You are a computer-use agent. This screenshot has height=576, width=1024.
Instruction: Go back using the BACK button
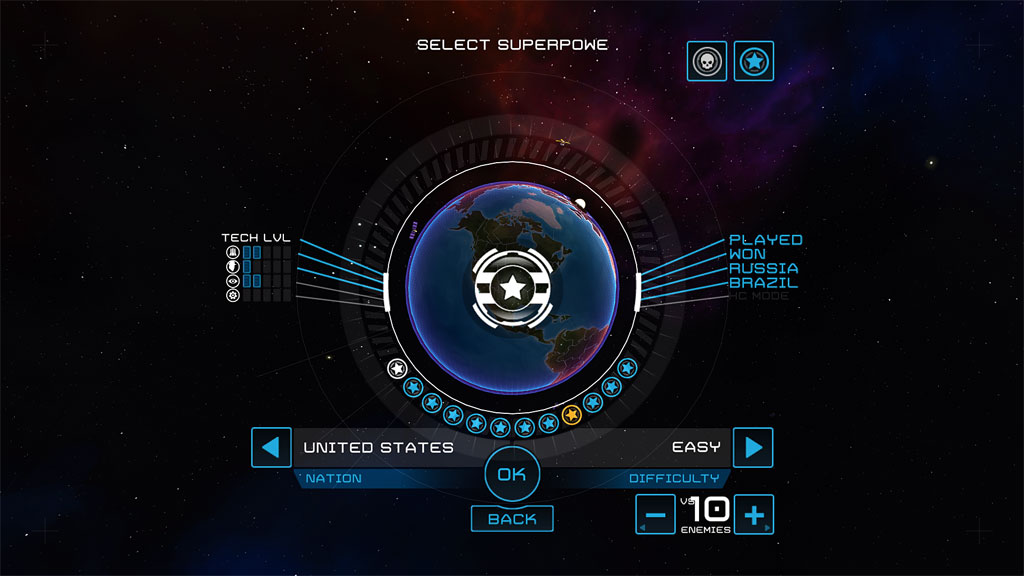point(511,518)
